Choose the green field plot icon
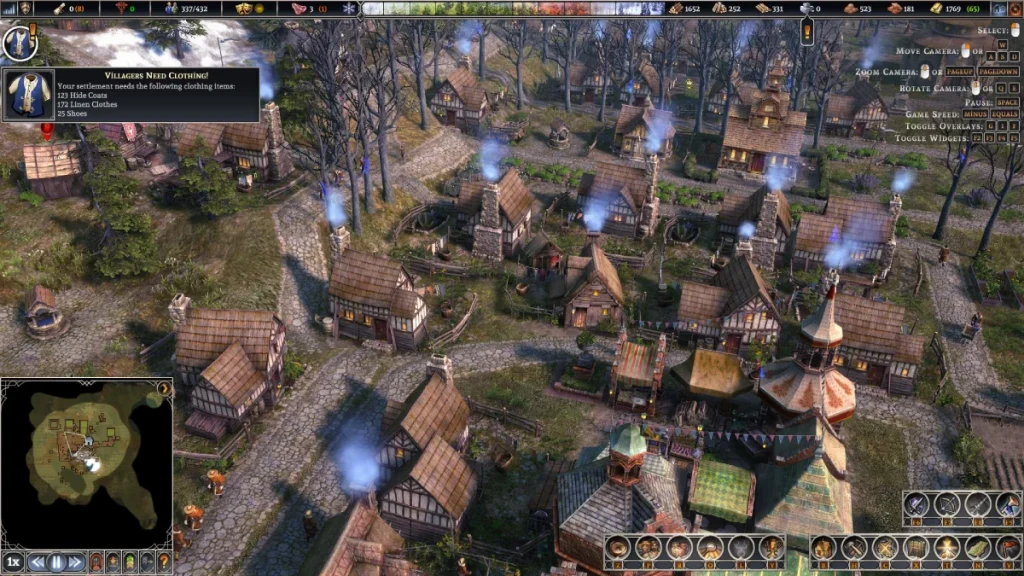This screenshot has width=1024, height=576. point(978,547)
